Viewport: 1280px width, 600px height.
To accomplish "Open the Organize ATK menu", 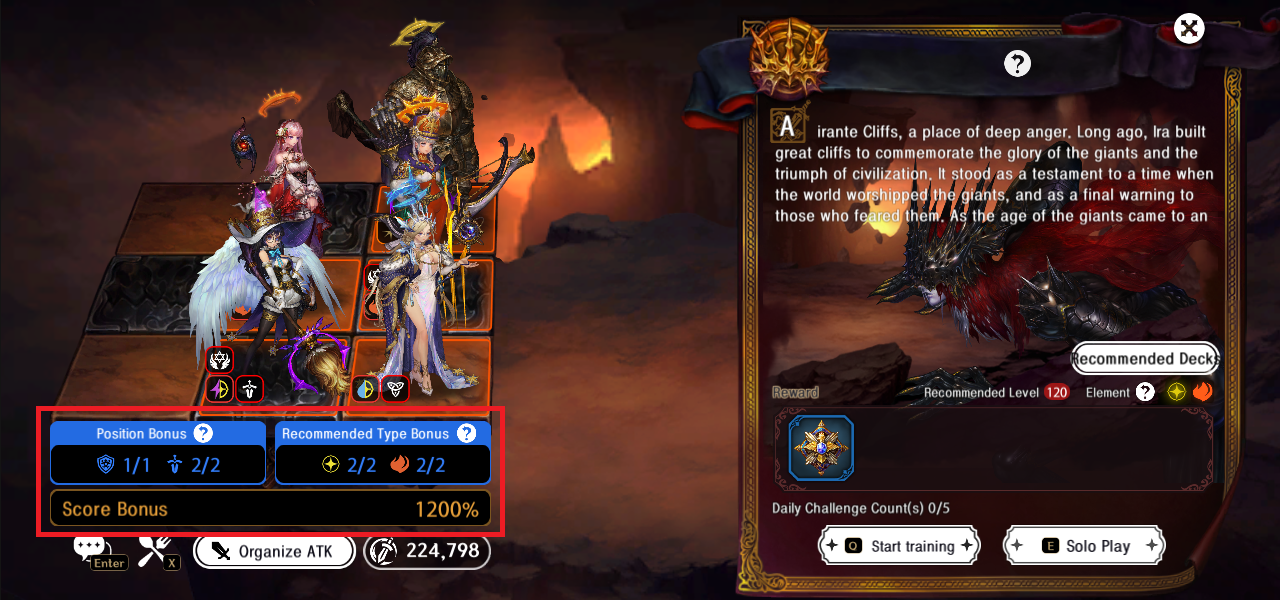I will point(275,551).
